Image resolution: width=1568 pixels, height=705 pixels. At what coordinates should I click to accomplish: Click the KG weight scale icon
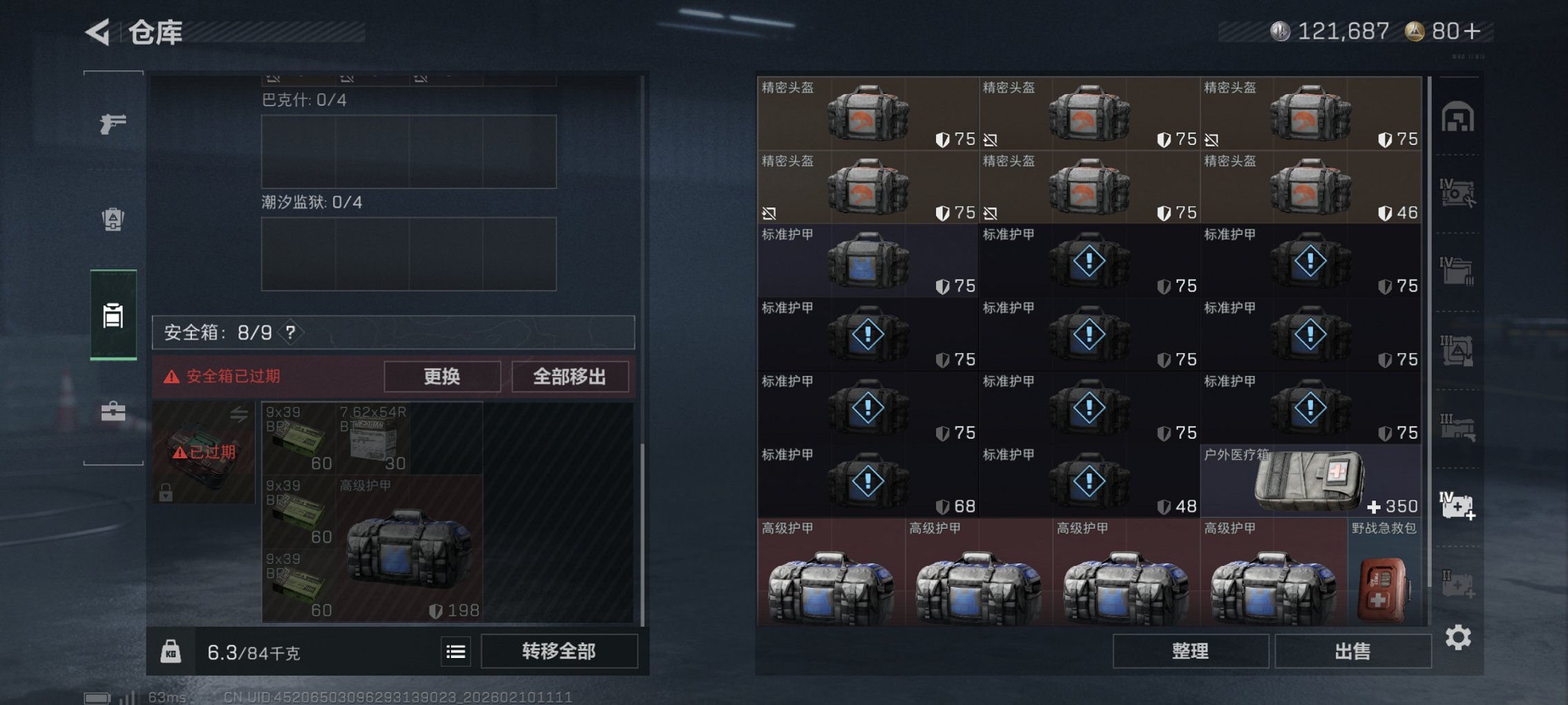[171, 651]
